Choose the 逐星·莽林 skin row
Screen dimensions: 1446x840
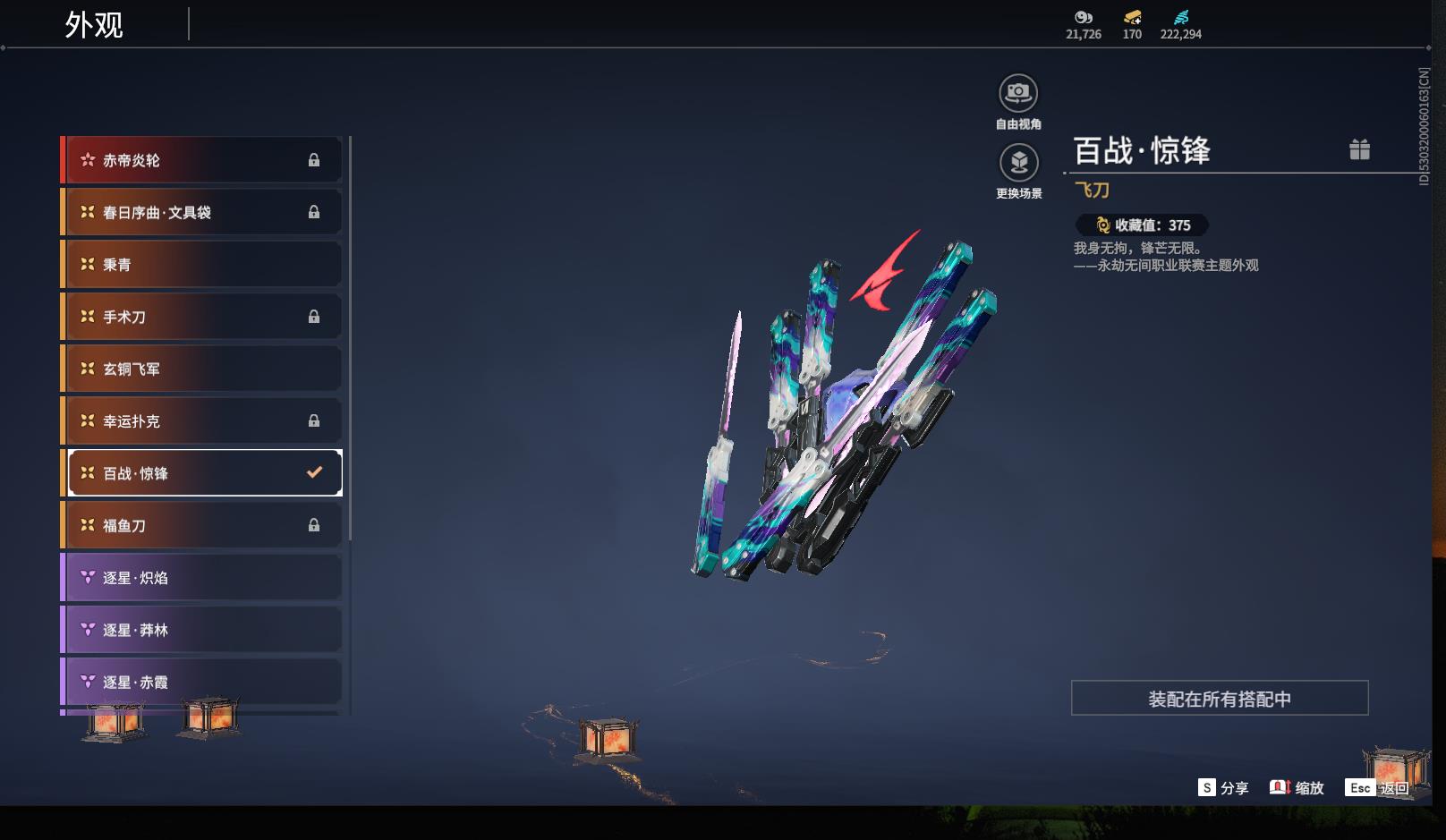click(x=202, y=630)
